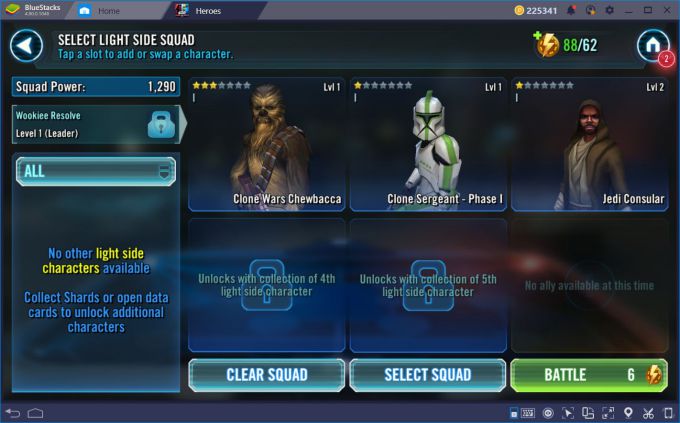Open Select Squad
The width and height of the screenshot is (680, 423).
(428, 375)
